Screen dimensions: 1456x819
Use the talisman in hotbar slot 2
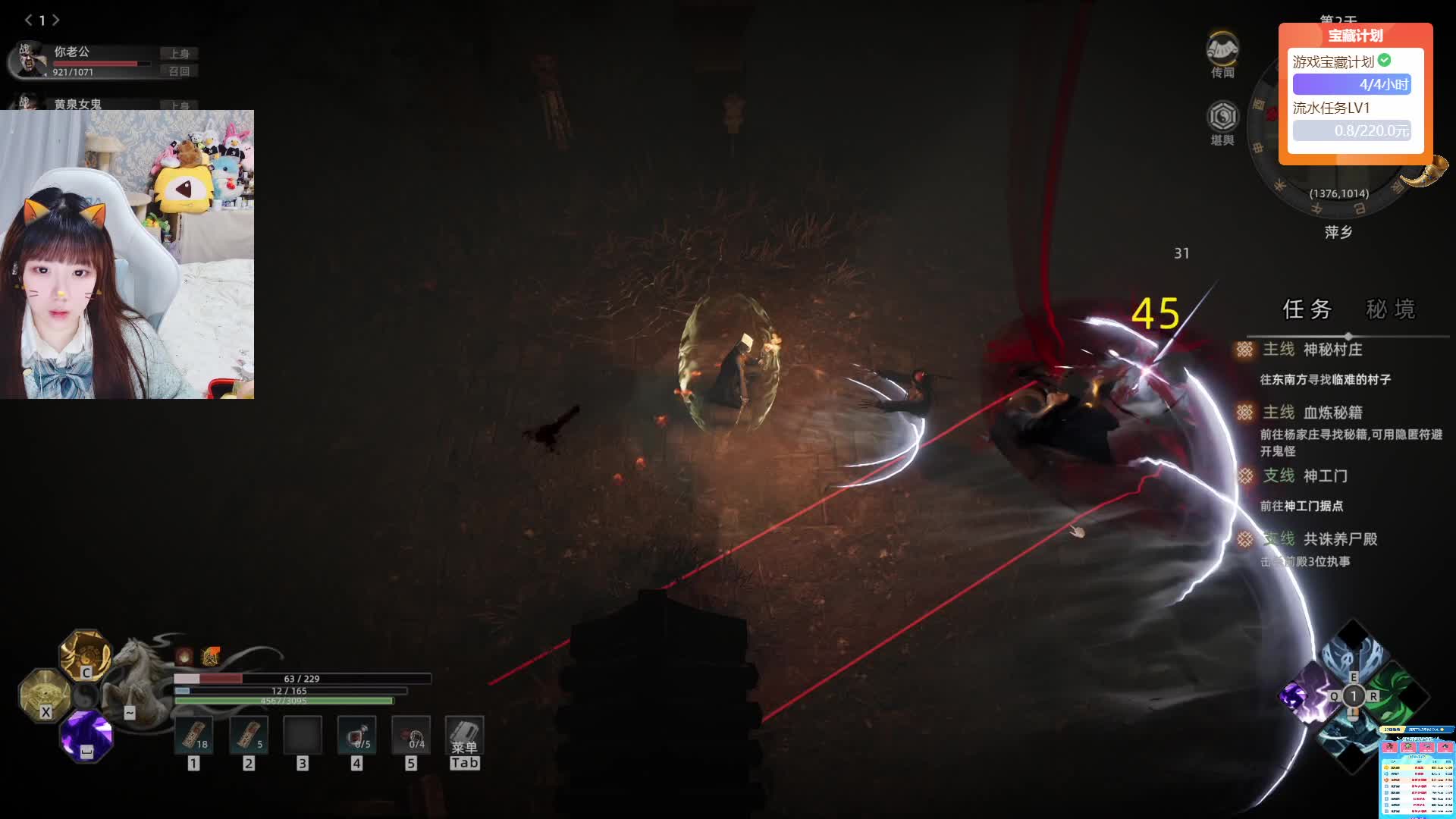(x=249, y=736)
